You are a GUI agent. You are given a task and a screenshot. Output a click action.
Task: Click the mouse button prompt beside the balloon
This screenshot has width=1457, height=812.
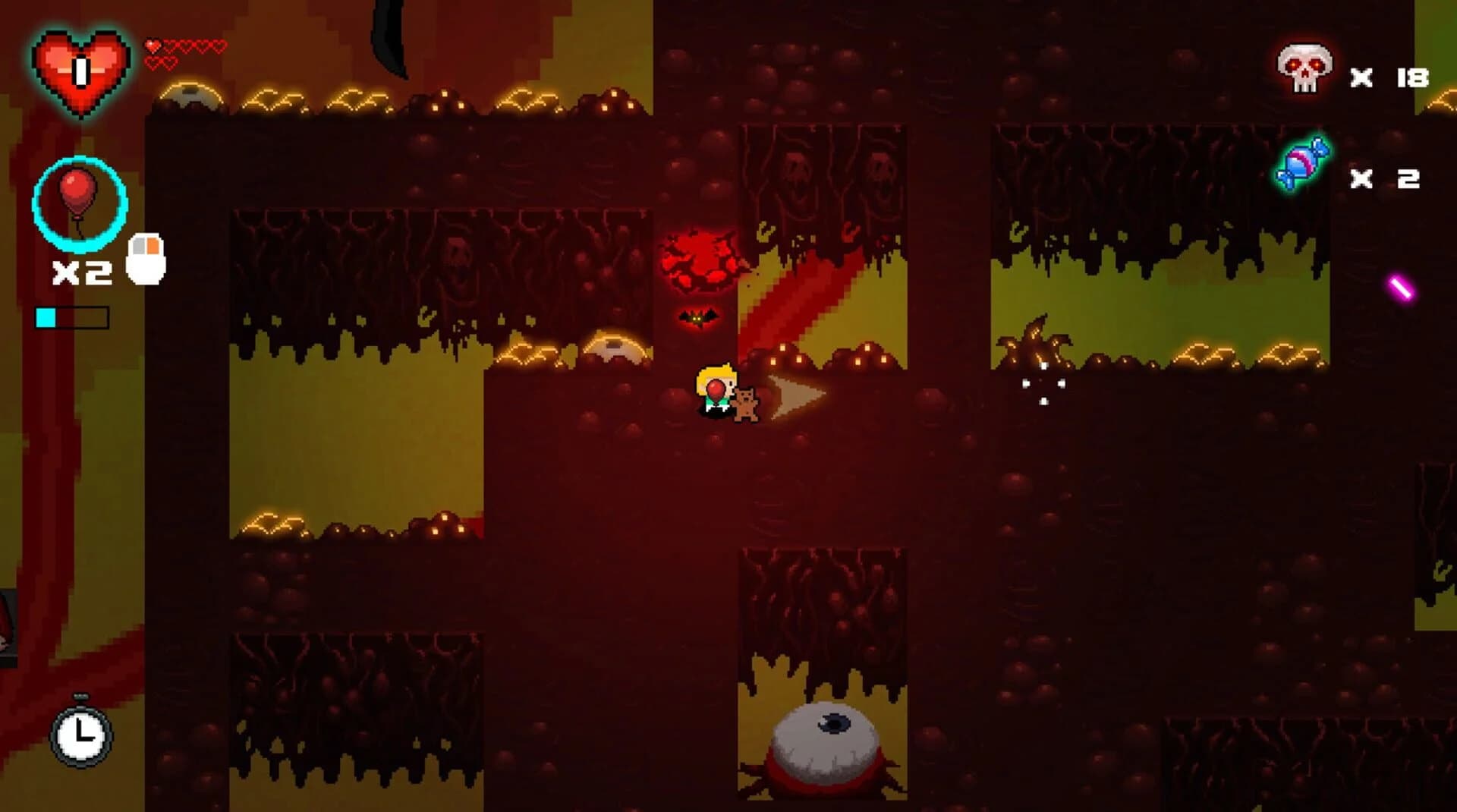pos(147,258)
